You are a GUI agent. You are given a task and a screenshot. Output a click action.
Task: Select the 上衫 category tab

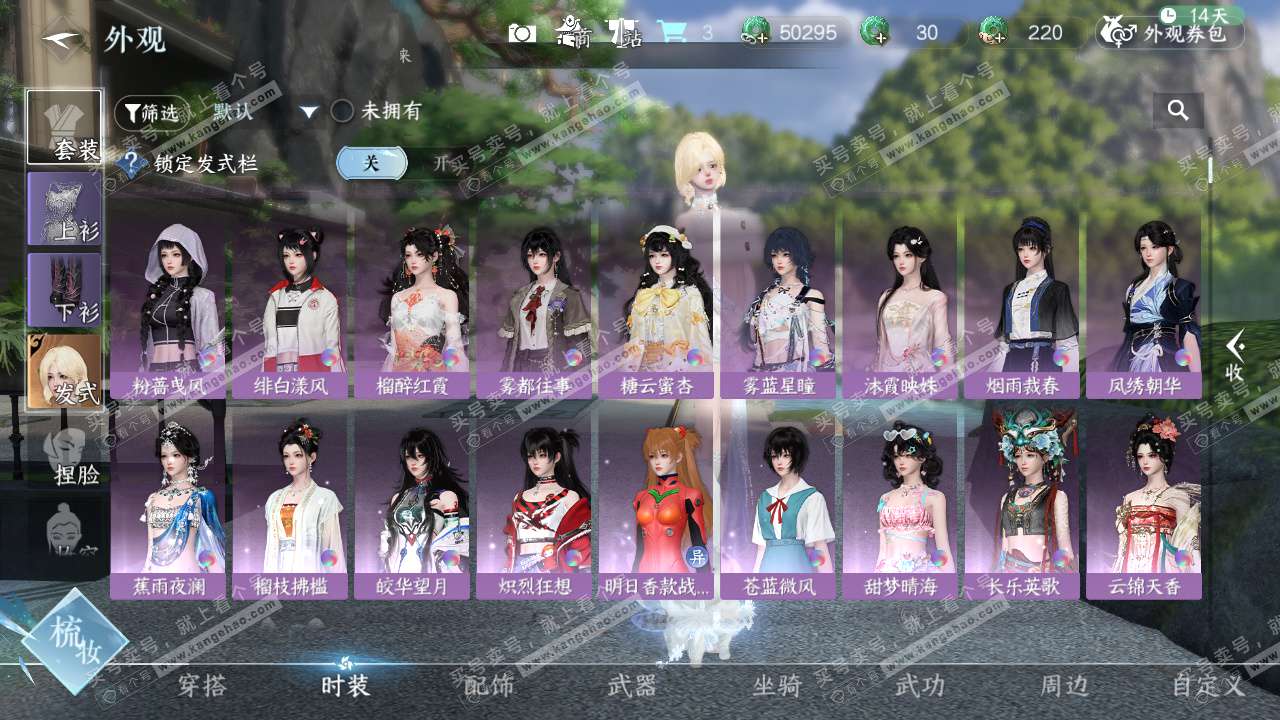tap(64, 209)
